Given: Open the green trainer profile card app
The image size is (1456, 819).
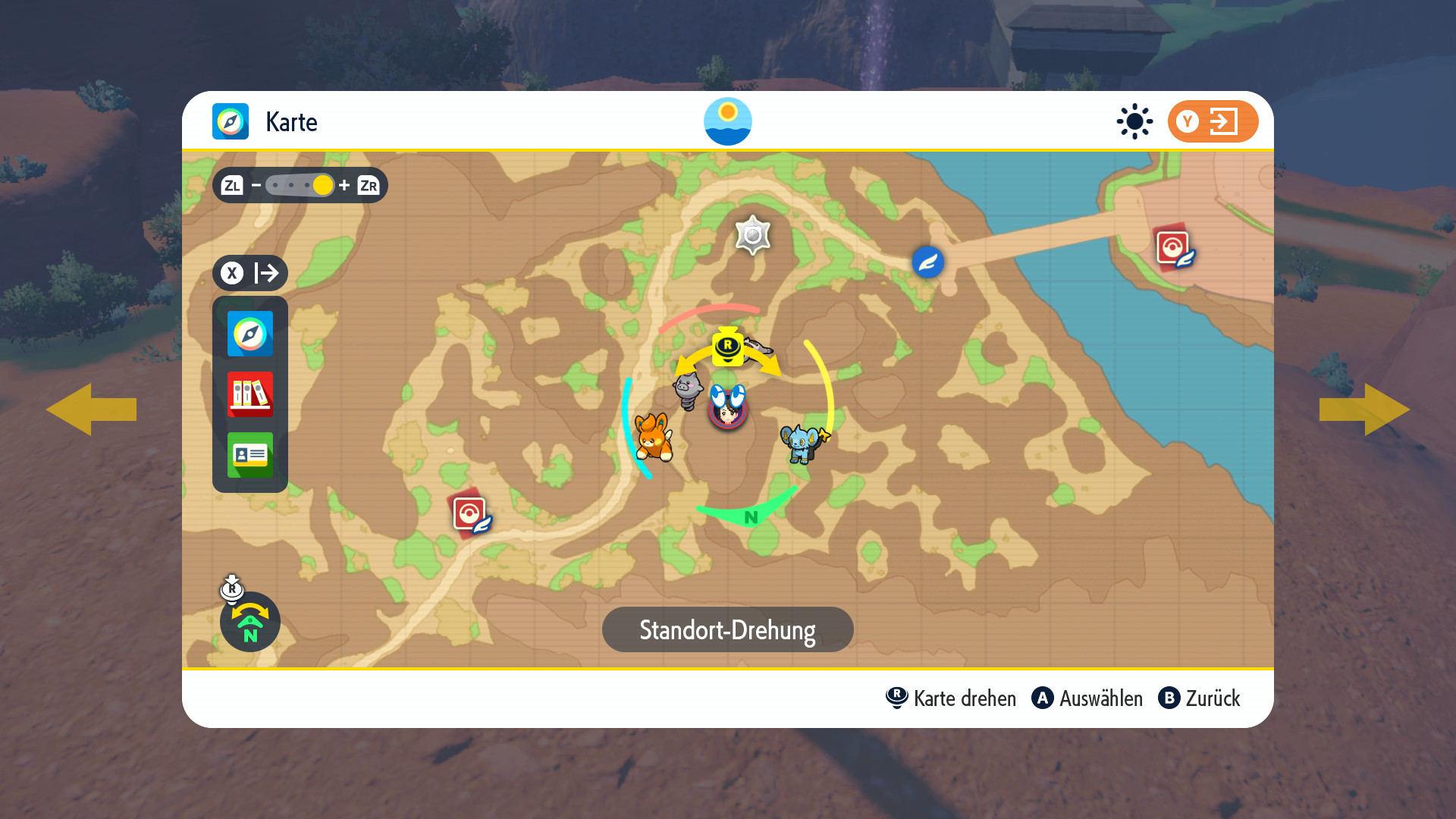Looking at the screenshot, I should (249, 455).
